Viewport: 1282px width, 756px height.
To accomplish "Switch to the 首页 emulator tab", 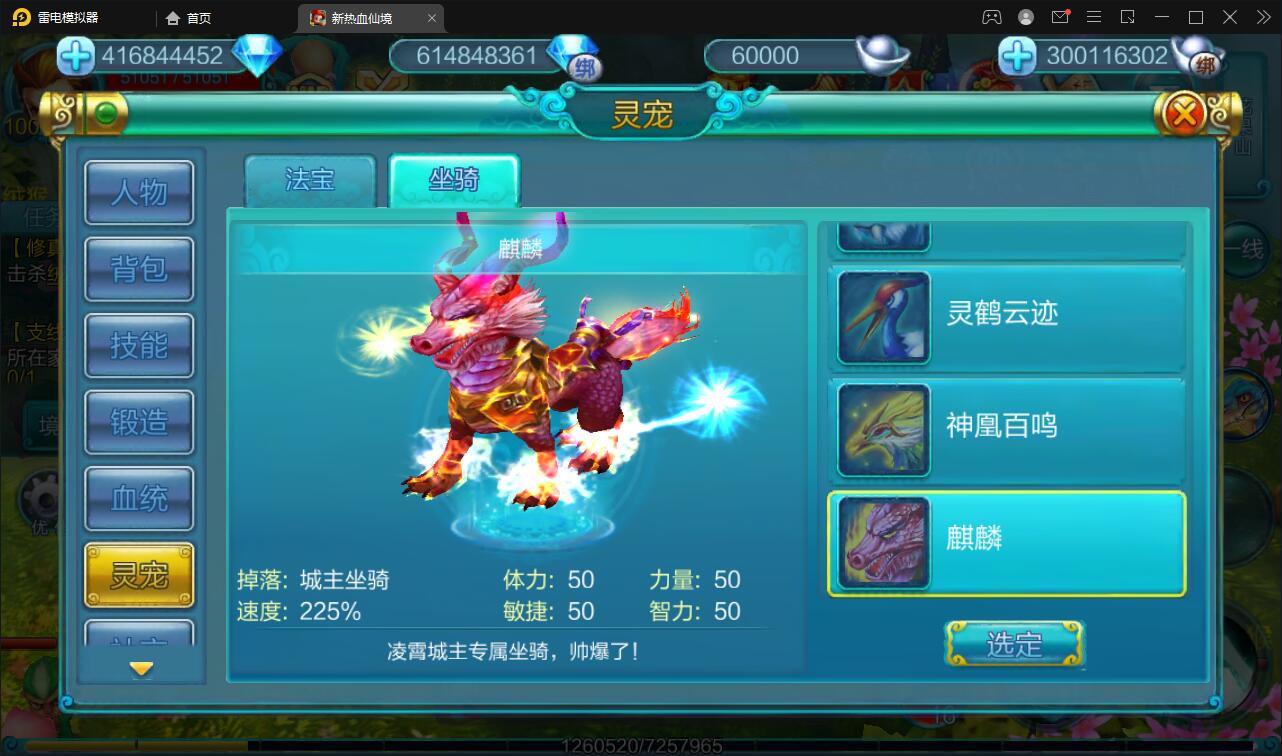I will point(188,18).
